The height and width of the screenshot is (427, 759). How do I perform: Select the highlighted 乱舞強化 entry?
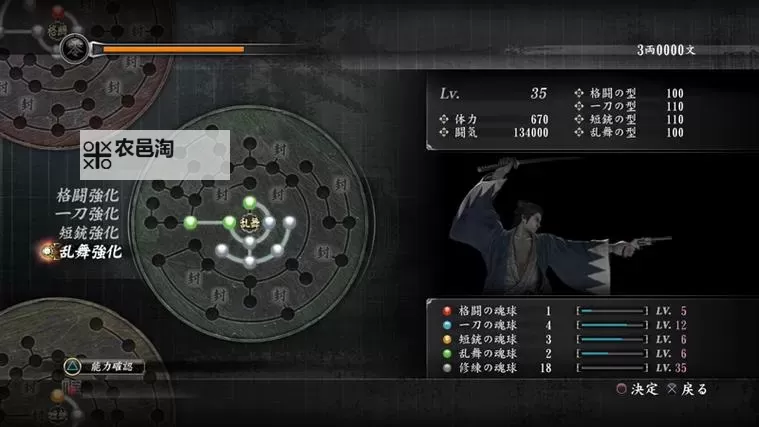tap(88, 252)
